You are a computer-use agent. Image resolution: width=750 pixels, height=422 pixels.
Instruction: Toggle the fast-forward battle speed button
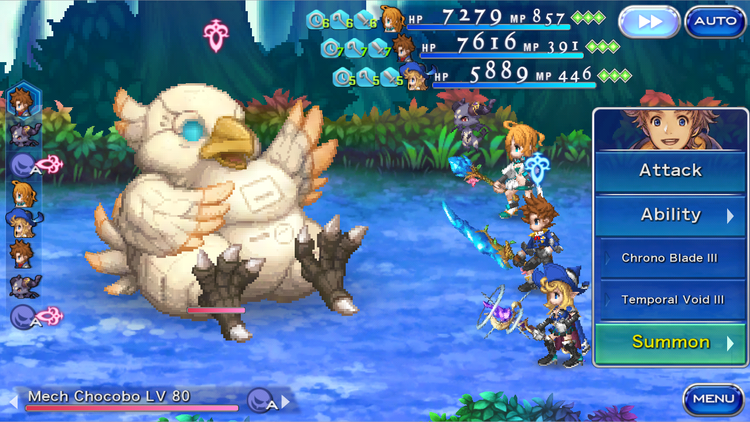tap(649, 21)
